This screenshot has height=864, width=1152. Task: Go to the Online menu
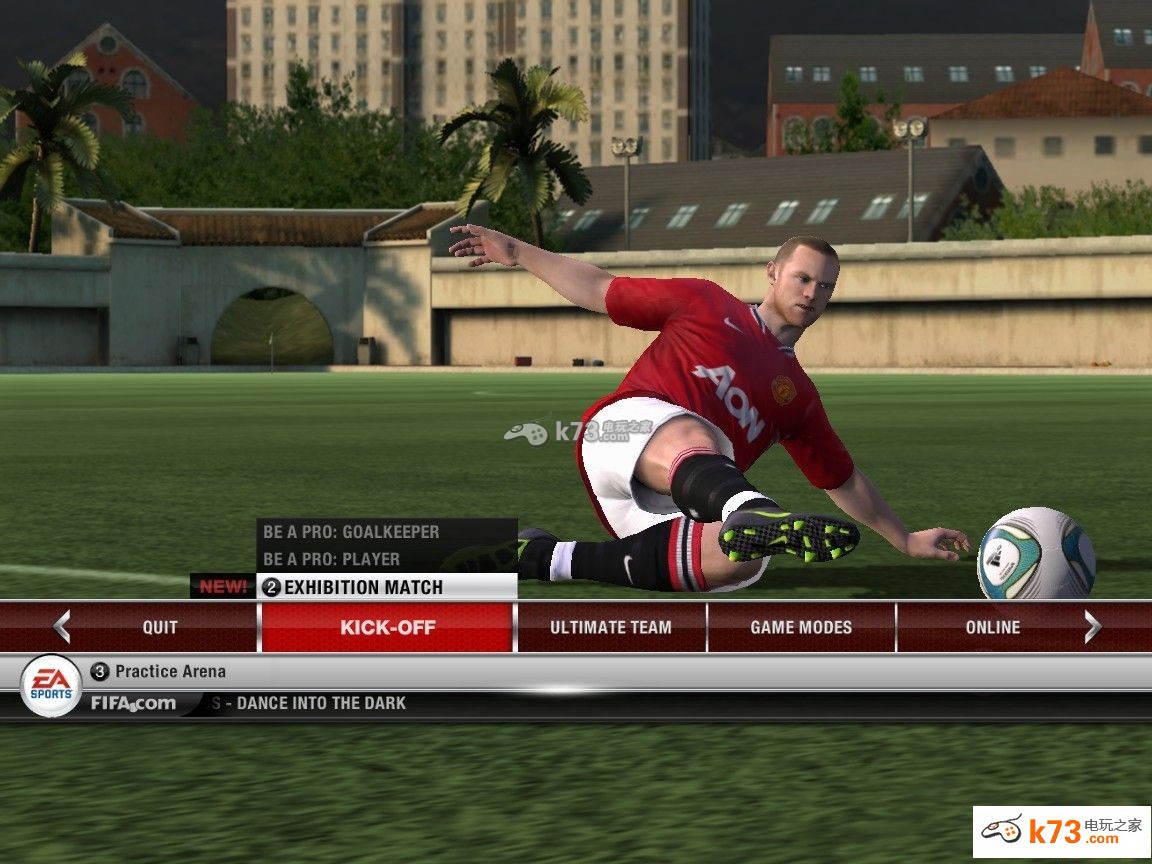coord(992,627)
